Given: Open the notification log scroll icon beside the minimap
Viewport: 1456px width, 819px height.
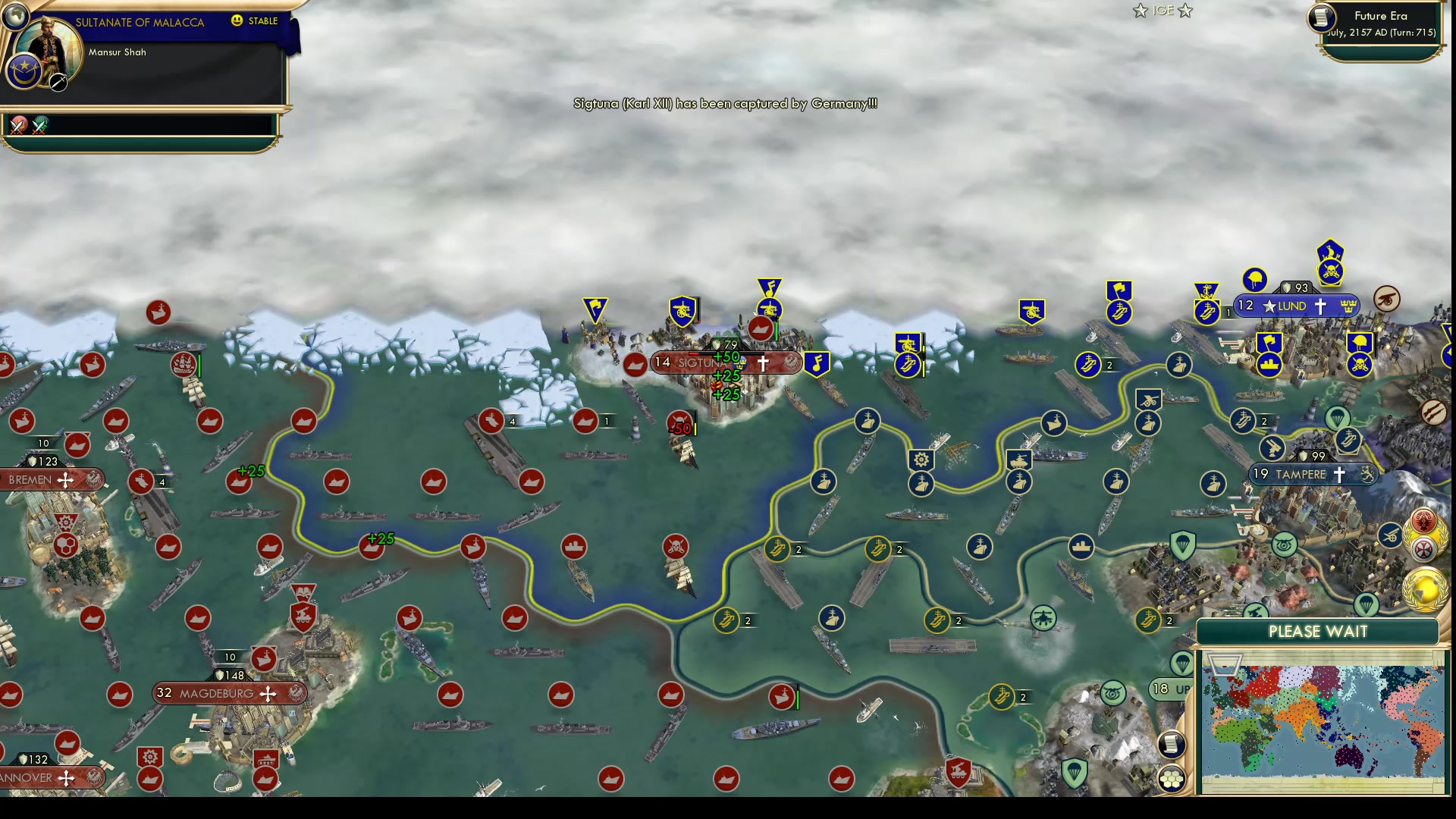Looking at the screenshot, I should [1170, 745].
